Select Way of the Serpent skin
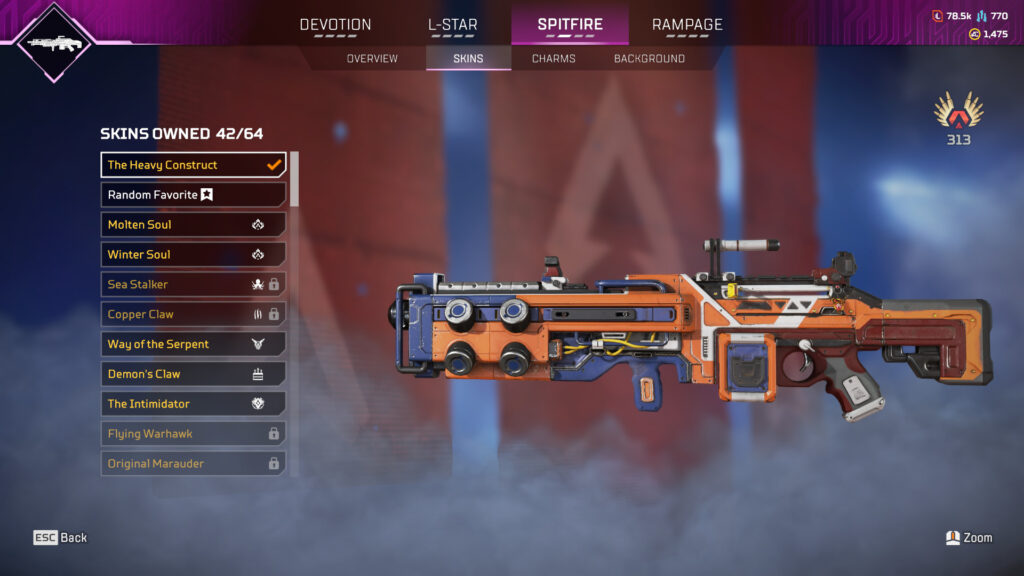This screenshot has height=576, width=1024. pos(193,344)
